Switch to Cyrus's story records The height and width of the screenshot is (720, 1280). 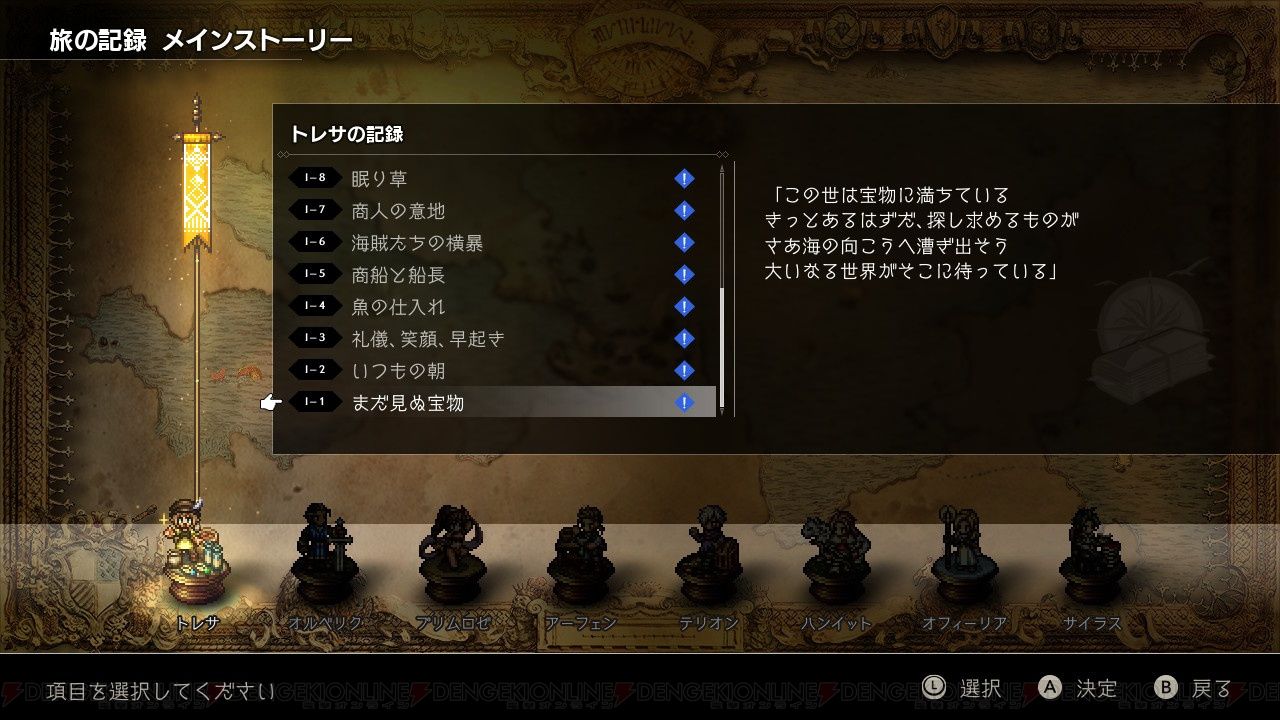(x=1092, y=555)
